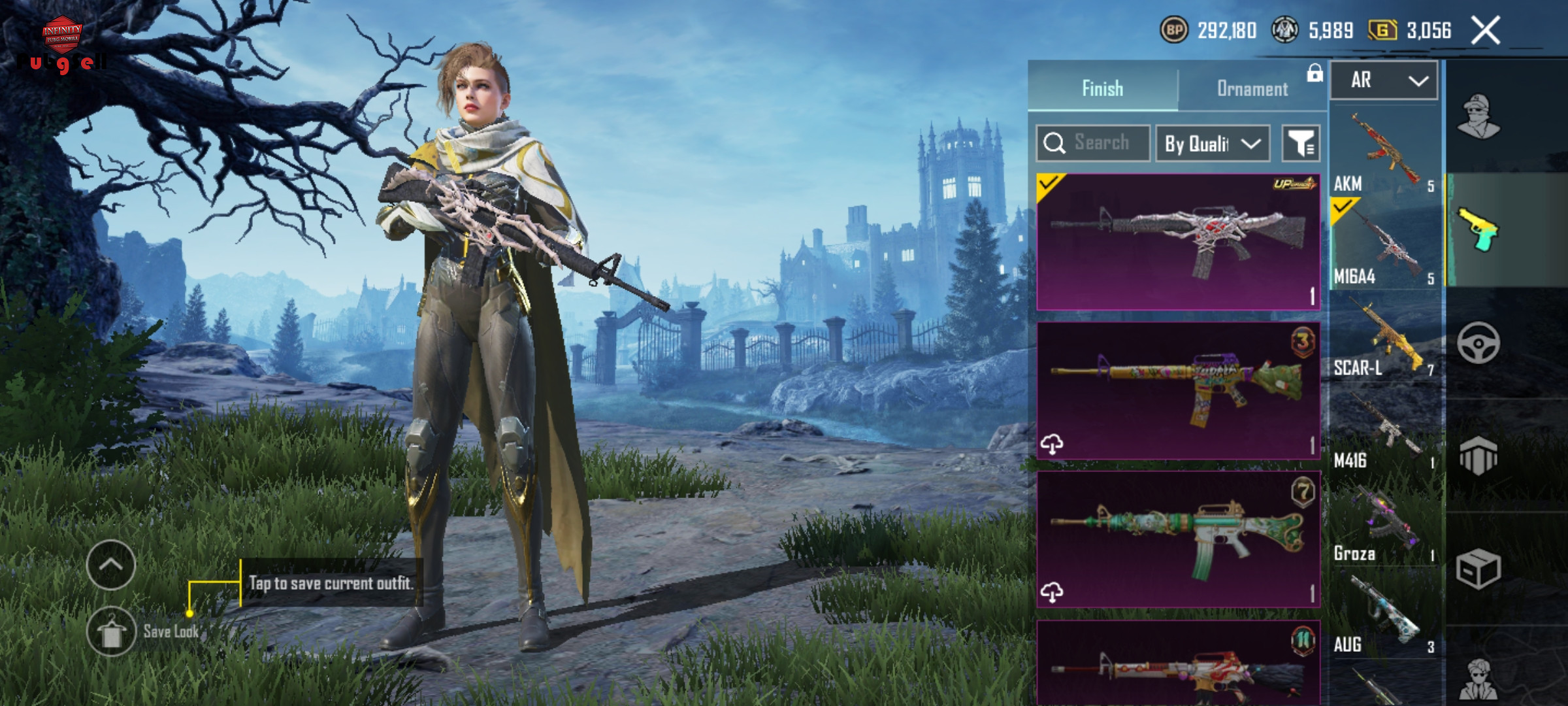The height and width of the screenshot is (706, 1568).
Task: Open the By Quality sort dropdown
Action: tap(1213, 143)
